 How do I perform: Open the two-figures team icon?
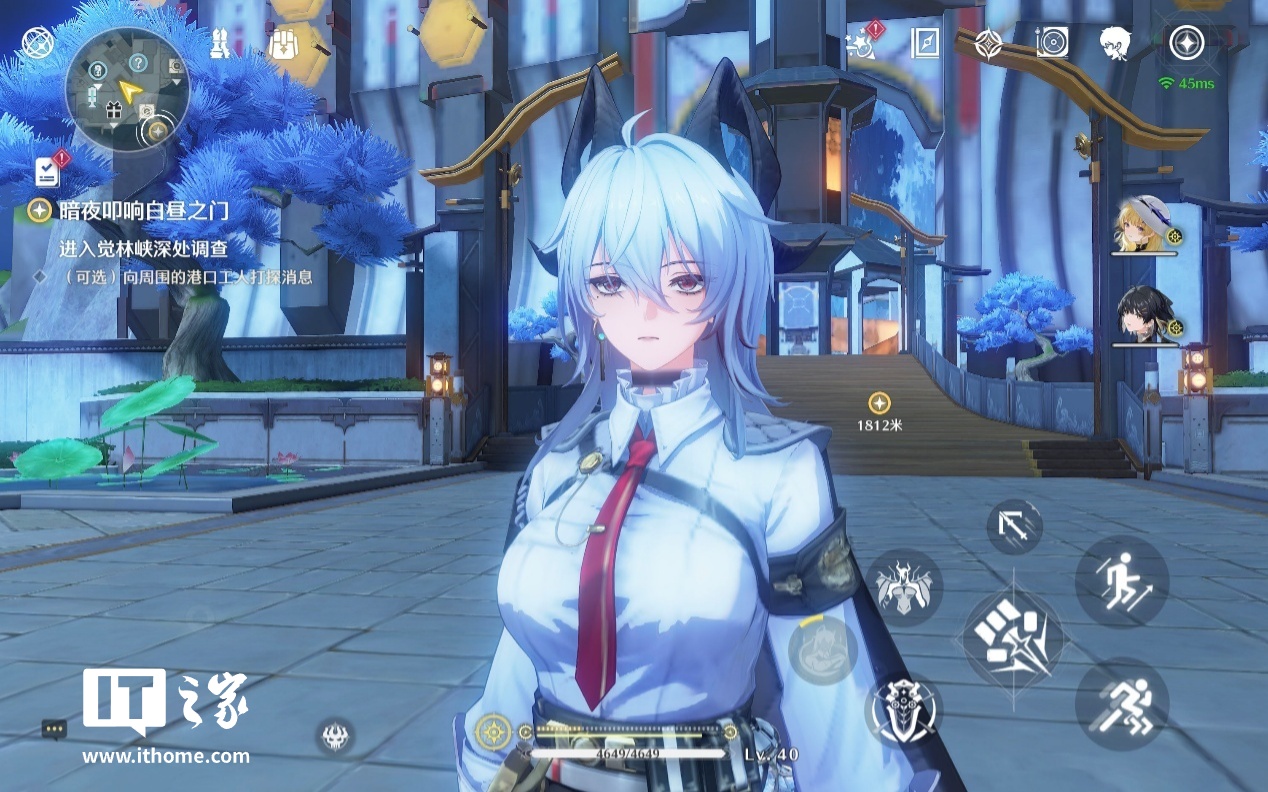(x=222, y=44)
